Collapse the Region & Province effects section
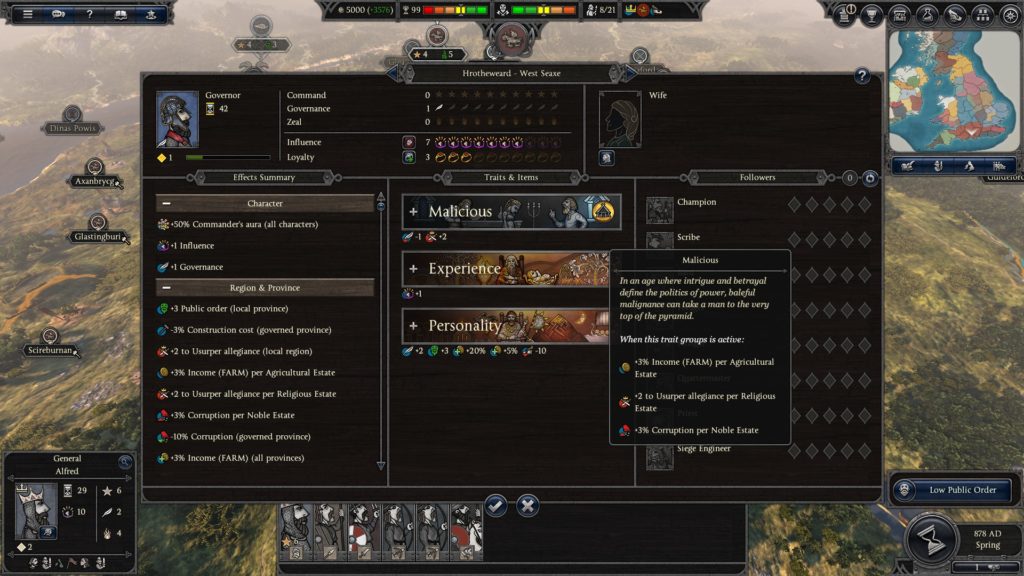The height and width of the screenshot is (576, 1024). pyautogui.click(x=166, y=288)
